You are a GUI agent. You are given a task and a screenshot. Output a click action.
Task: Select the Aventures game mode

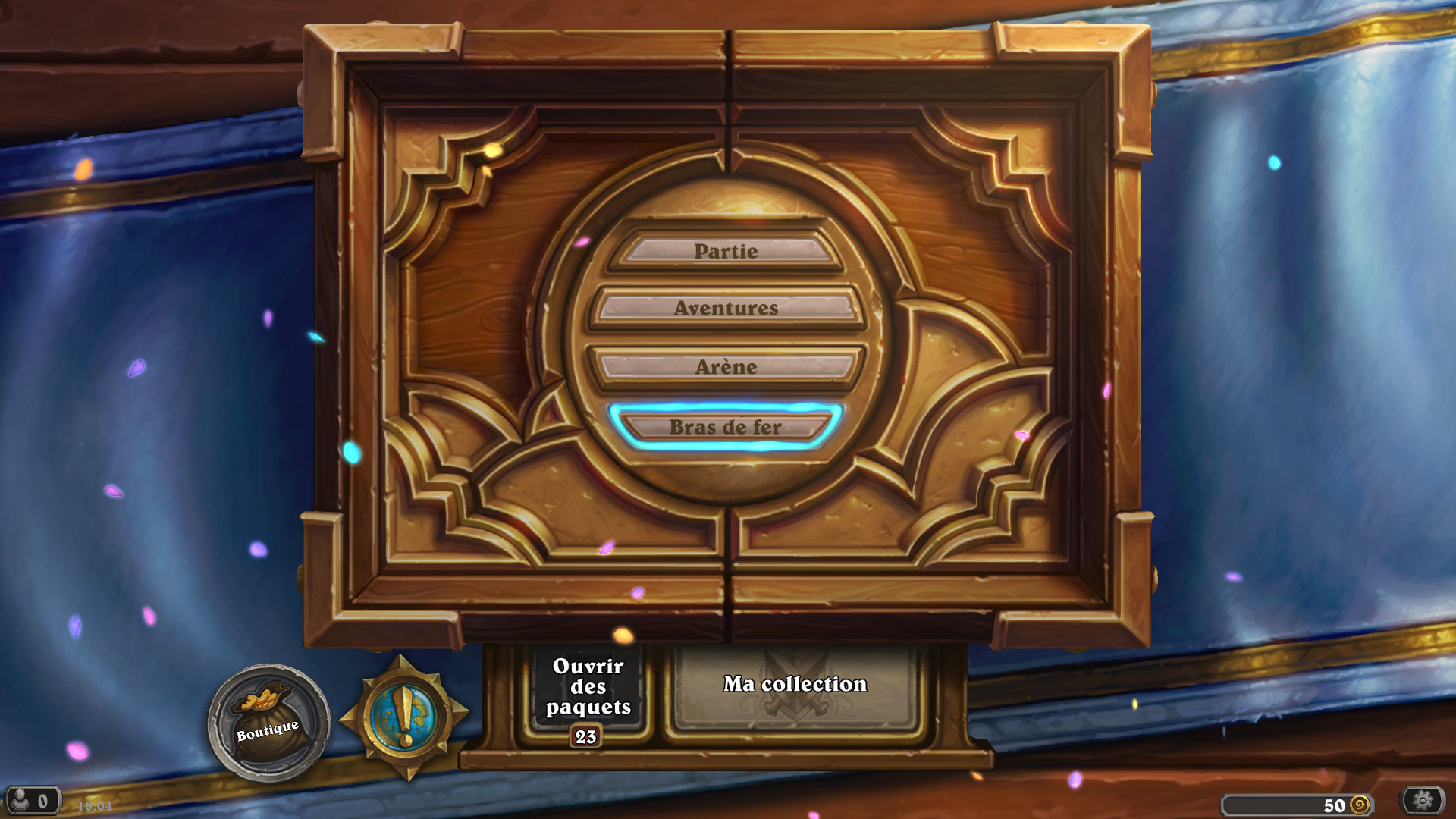click(x=726, y=309)
